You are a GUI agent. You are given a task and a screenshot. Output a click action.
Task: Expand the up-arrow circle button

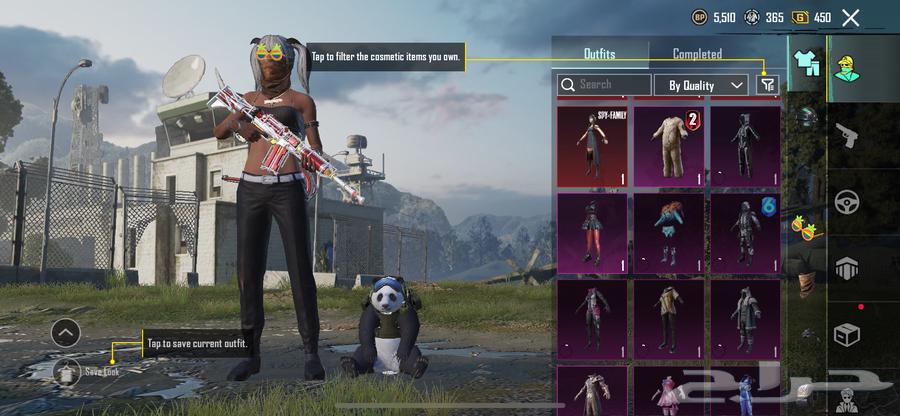[x=66, y=332]
